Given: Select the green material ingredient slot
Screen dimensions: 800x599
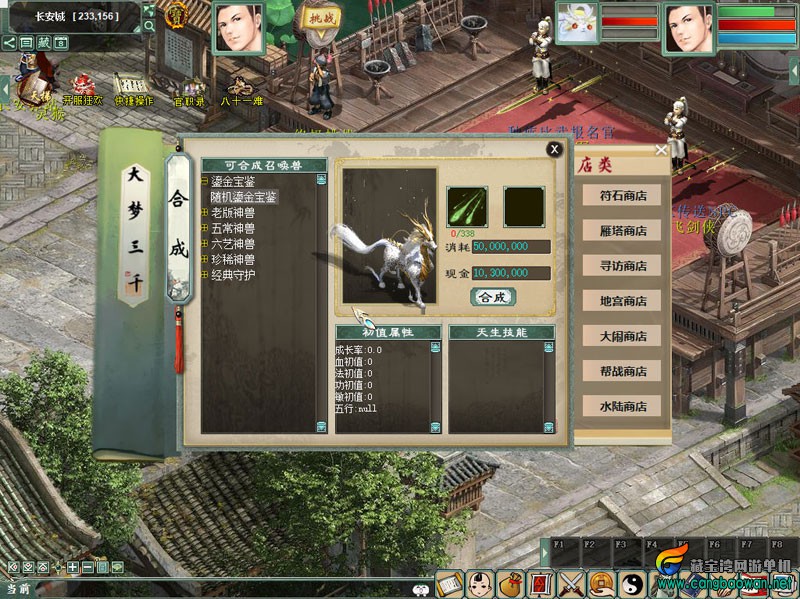Looking at the screenshot, I should [467, 207].
